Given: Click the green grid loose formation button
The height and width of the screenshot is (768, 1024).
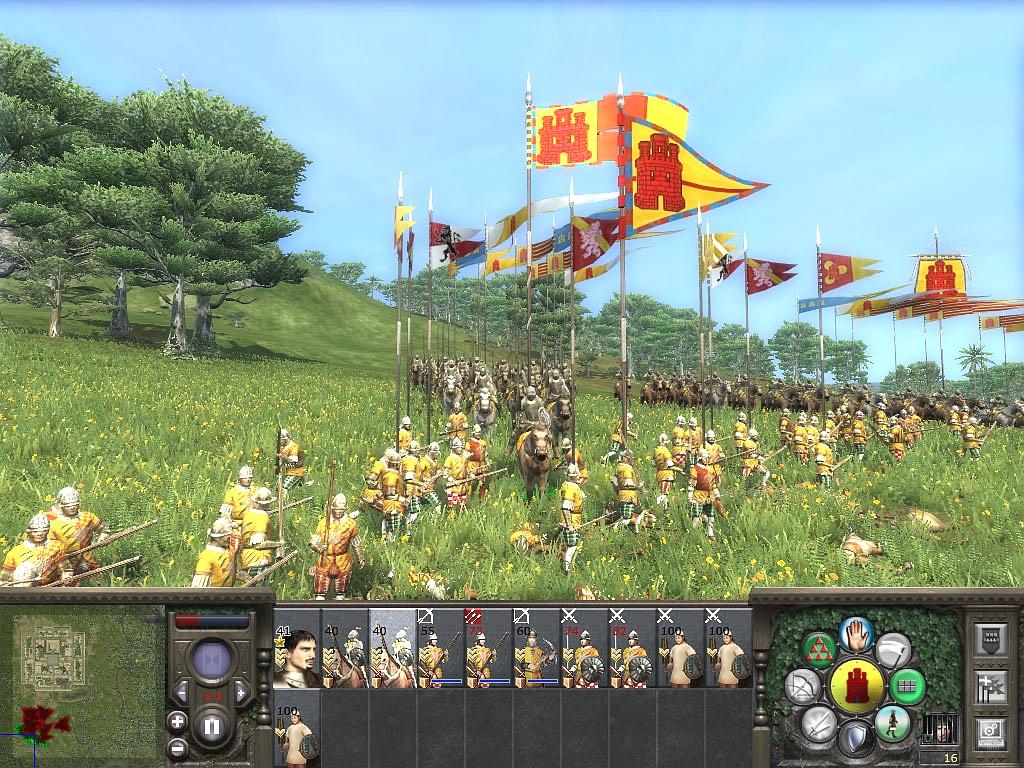Looking at the screenshot, I should point(908,687).
